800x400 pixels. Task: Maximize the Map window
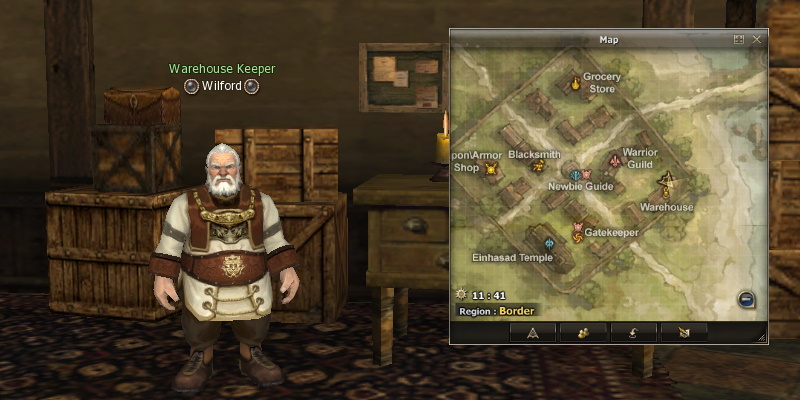pyautogui.click(x=739, y=40)
